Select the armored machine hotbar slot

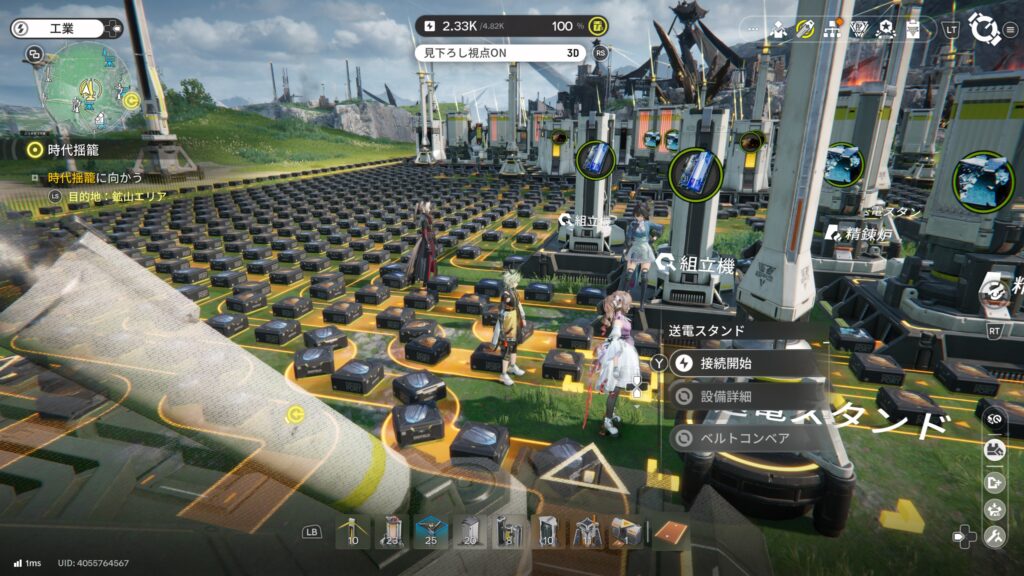587,531
